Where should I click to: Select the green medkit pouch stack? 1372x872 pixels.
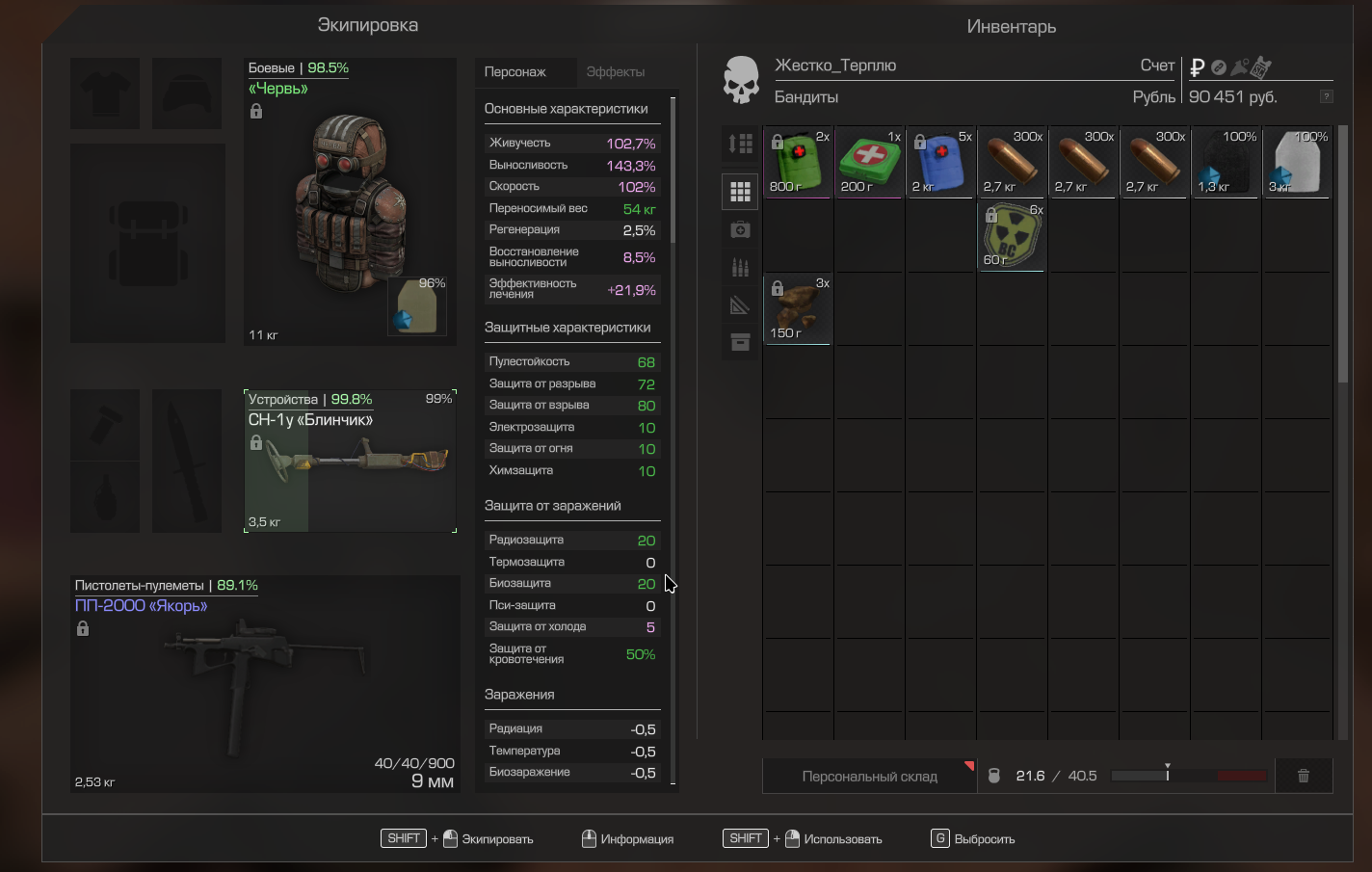[x=798, y=162]
